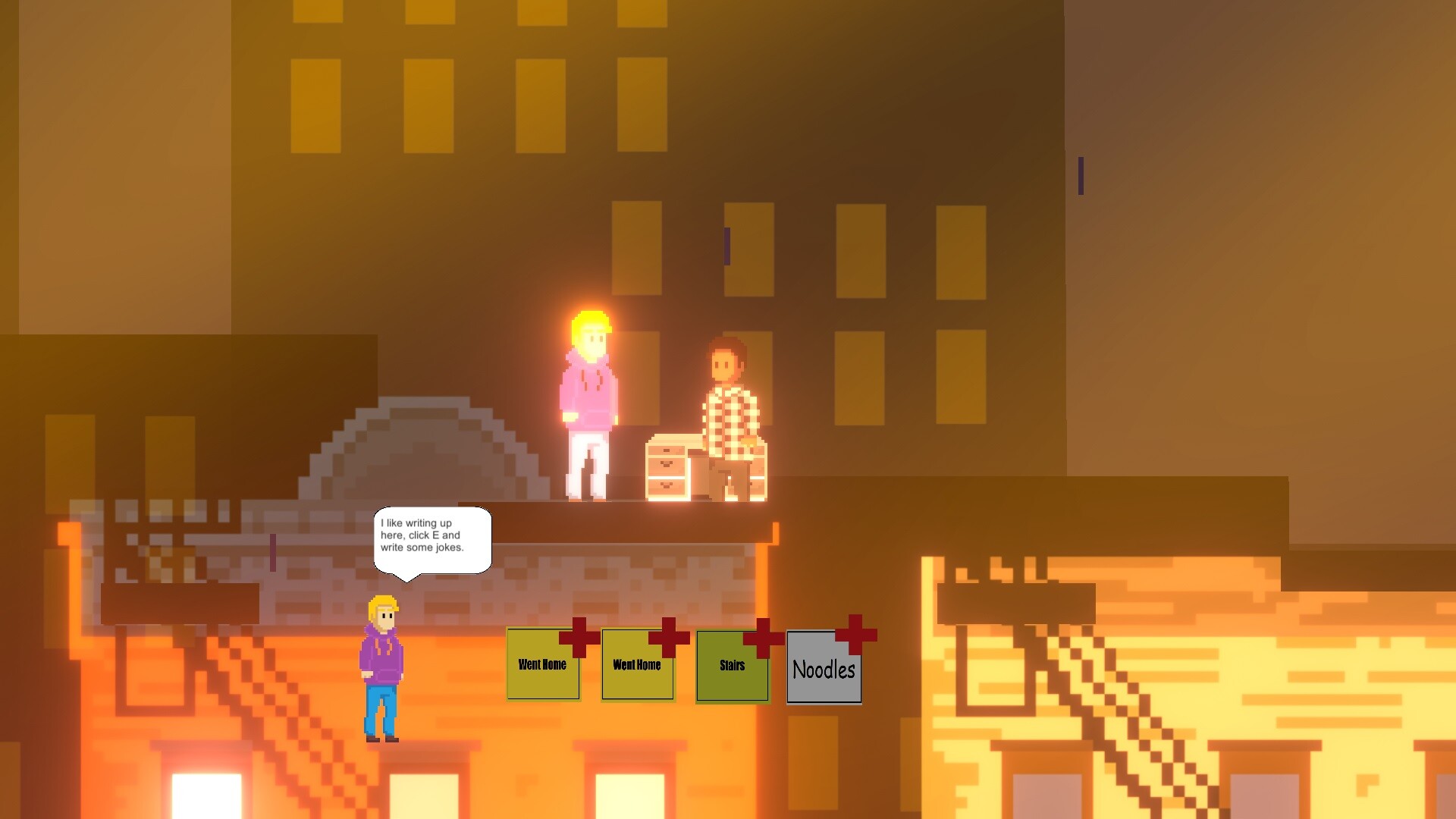Image resolution: width=1456 pixels, height=819 pixels.
Task: Open the first "Went Home" sticky note
Action: 542,667
